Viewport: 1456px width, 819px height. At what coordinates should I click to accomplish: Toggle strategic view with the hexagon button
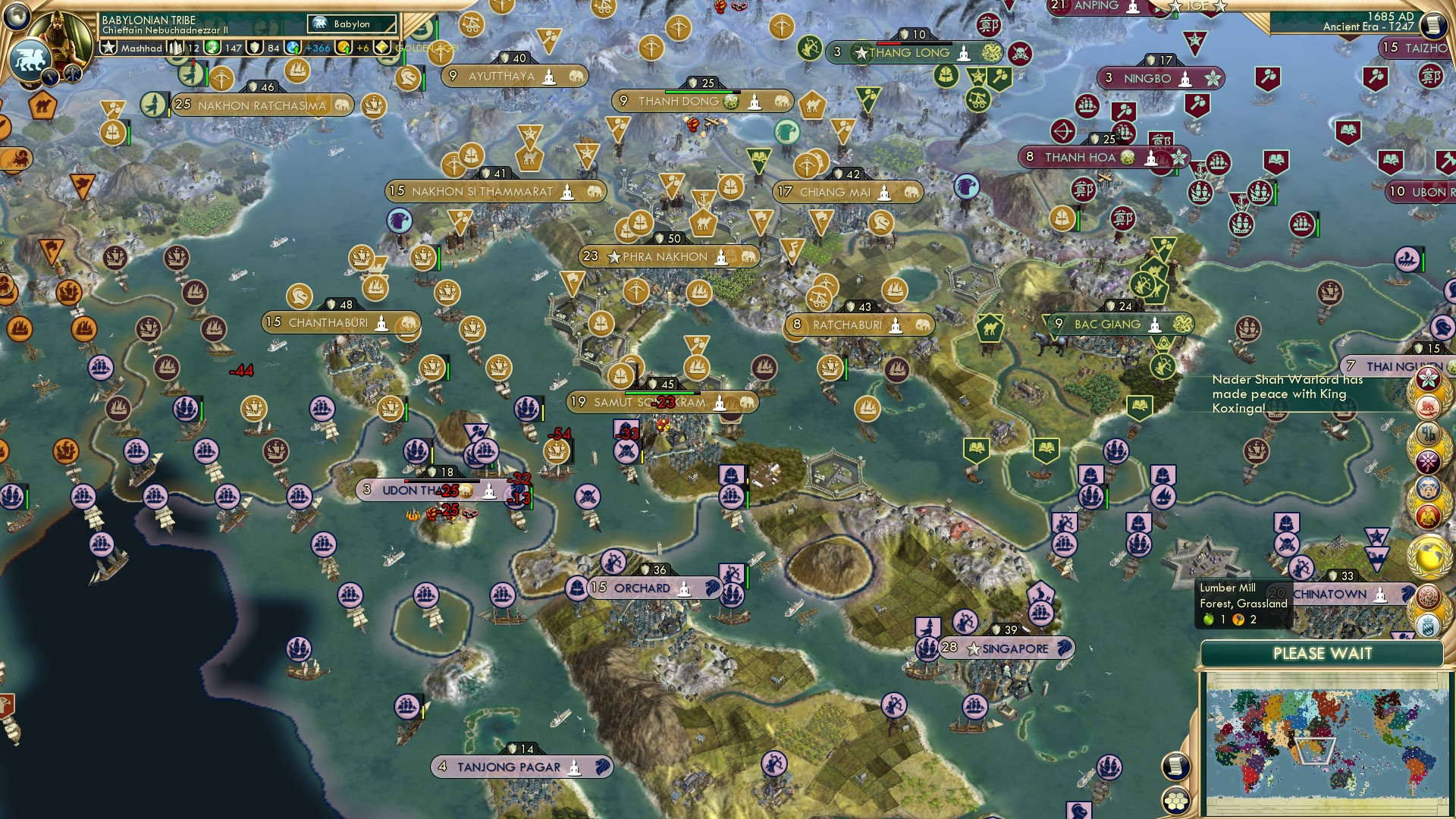tap(1177, 798)
